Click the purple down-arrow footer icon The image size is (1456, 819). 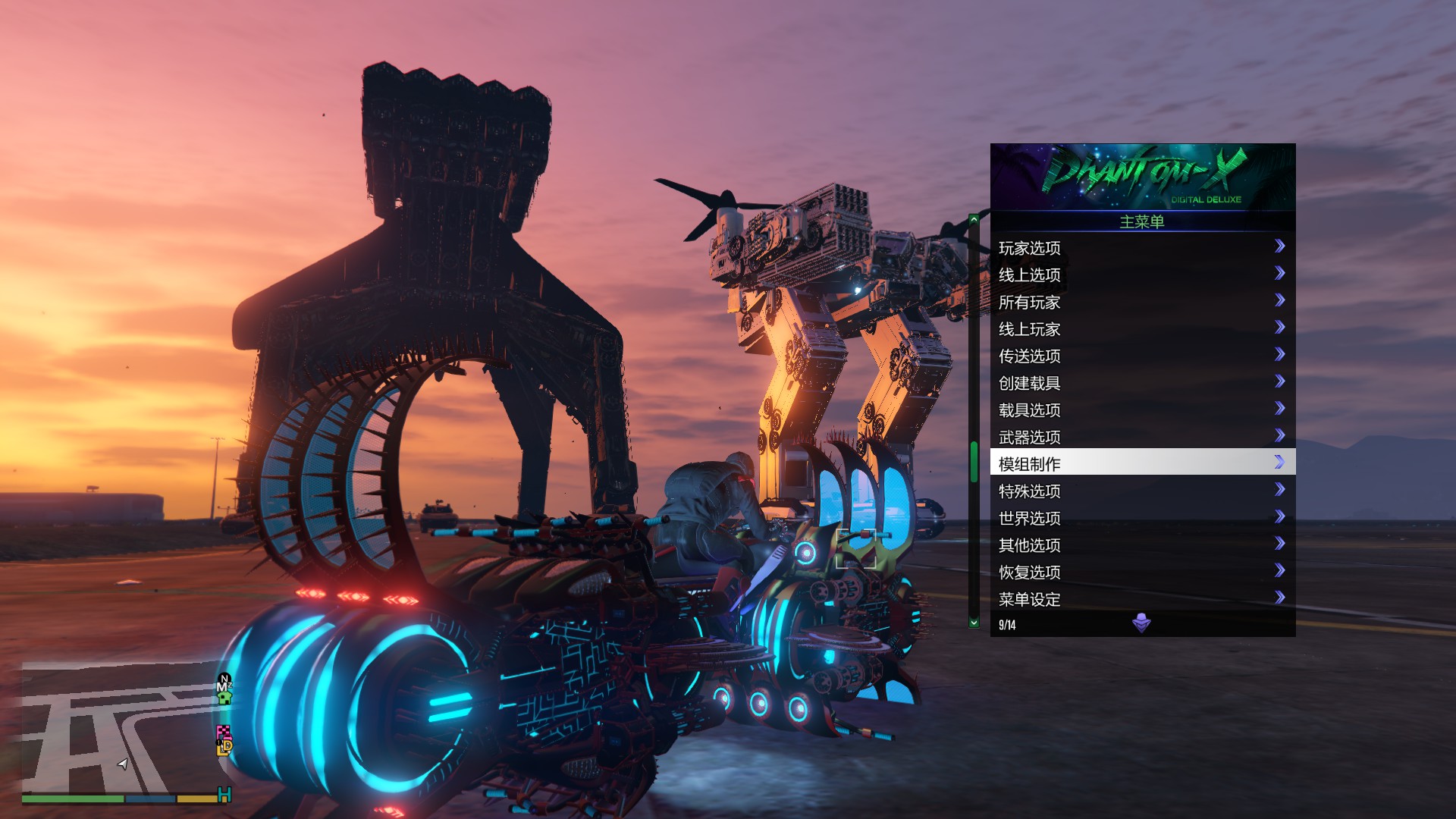(x=1141, y=623)
